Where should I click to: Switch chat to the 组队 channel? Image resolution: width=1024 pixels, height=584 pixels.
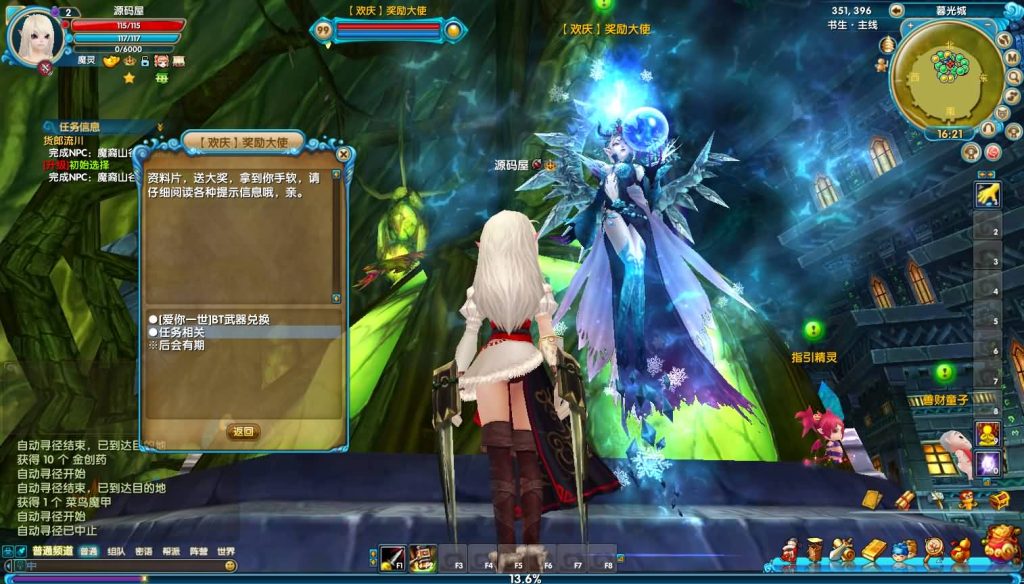(116, 551)
